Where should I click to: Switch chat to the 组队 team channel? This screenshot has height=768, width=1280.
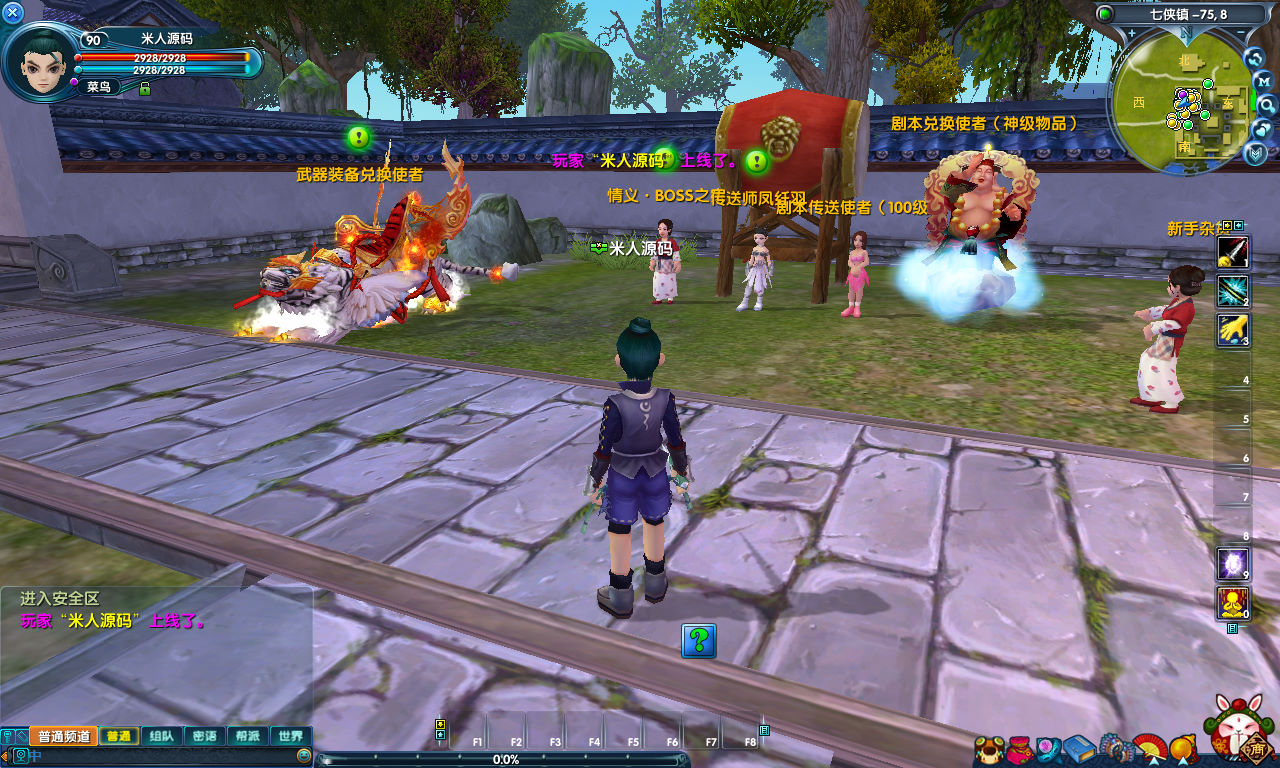[x=161, y=736]
